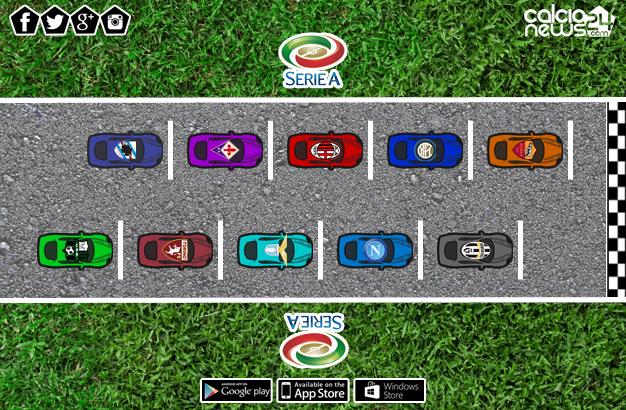Select the light-blue Napoli car
This screenshot has width=626, height=410.
375,250
